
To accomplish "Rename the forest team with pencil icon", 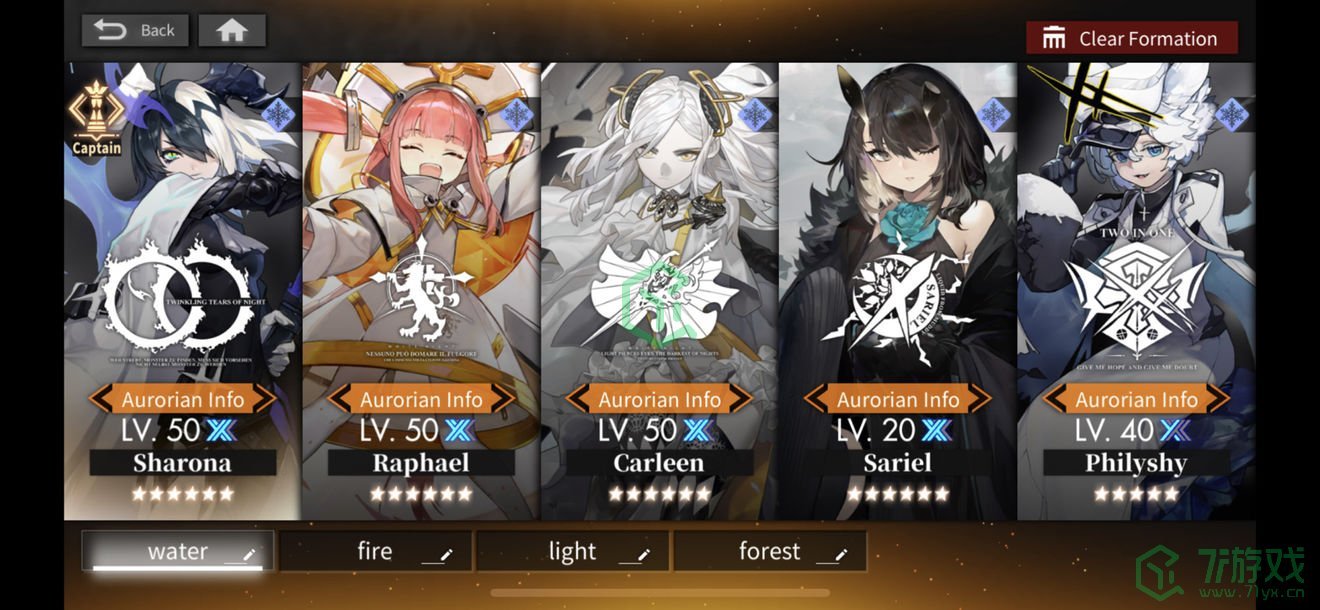I will [x=841, y=555].
